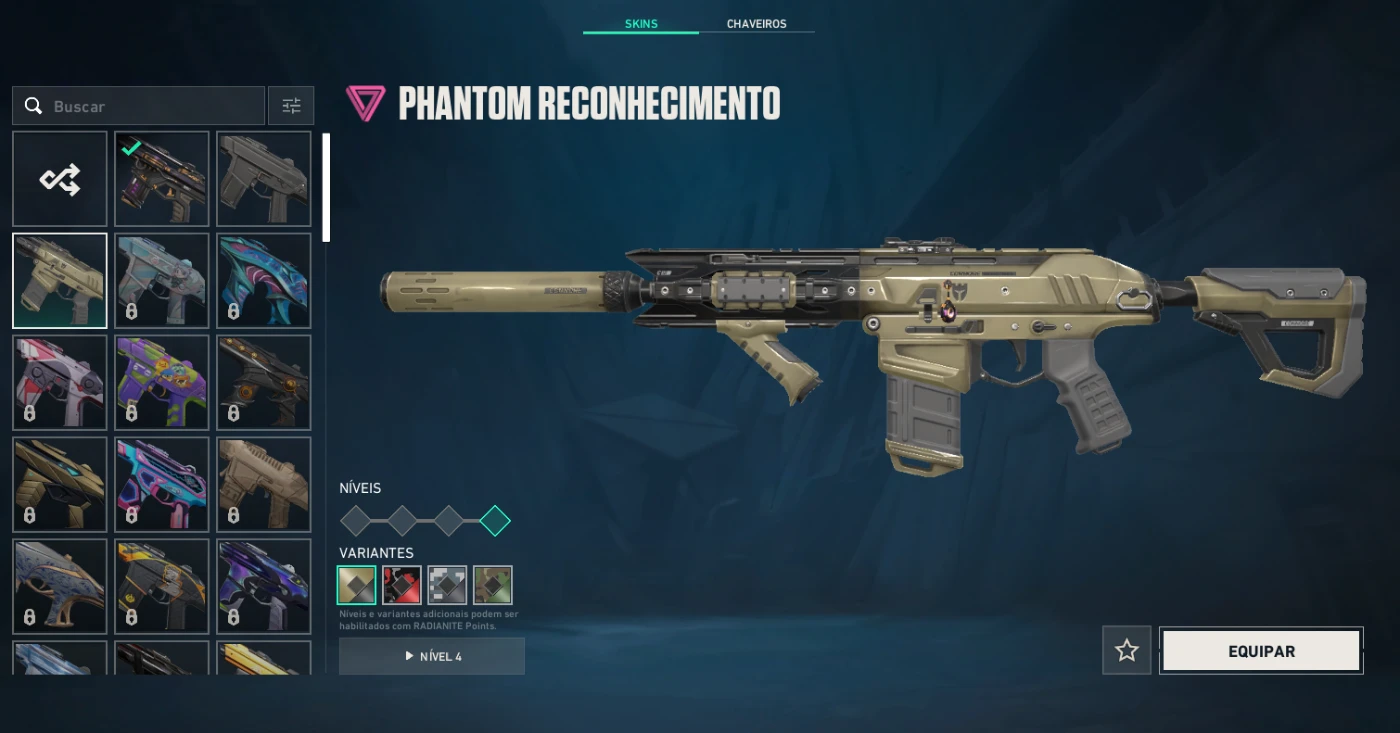Choose the random shuffle skin tile

tap(60, 179)
